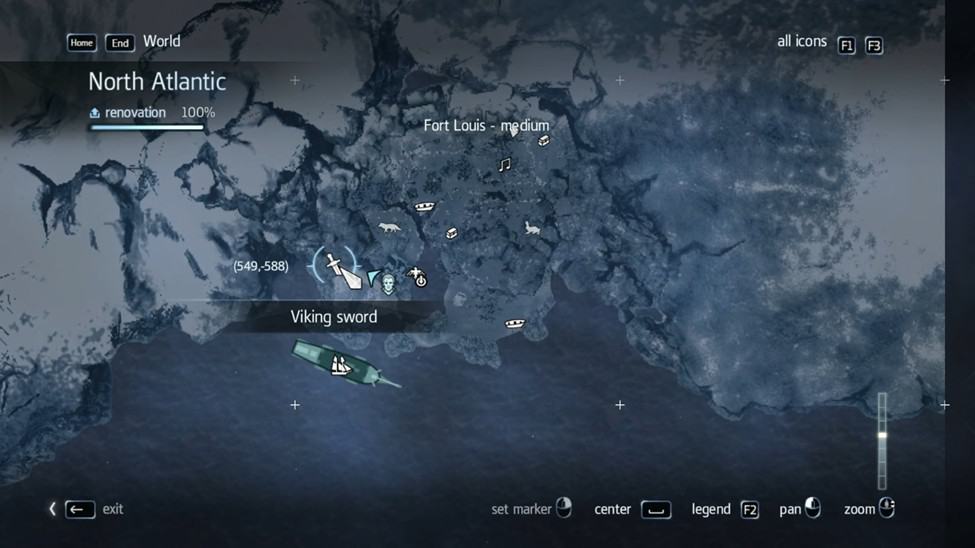Select the music note shanty marker

[505, 164]
